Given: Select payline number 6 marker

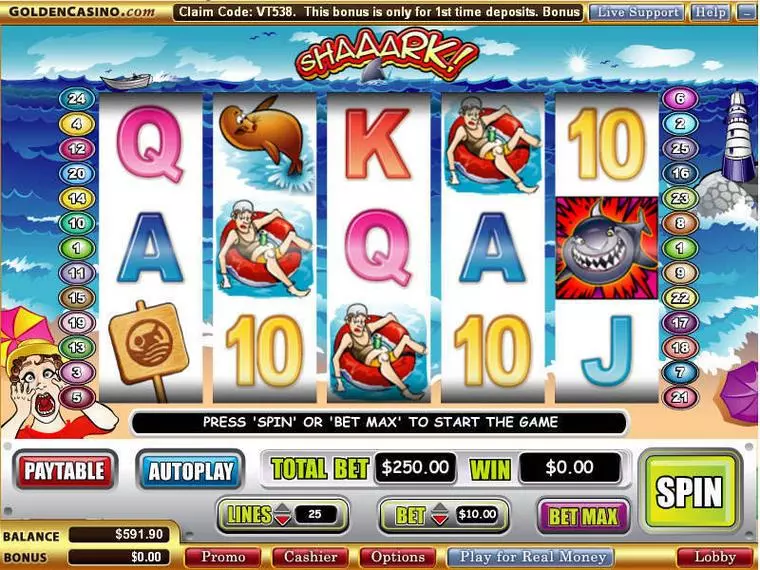Looking at the screenshot, I should (681, 99).
